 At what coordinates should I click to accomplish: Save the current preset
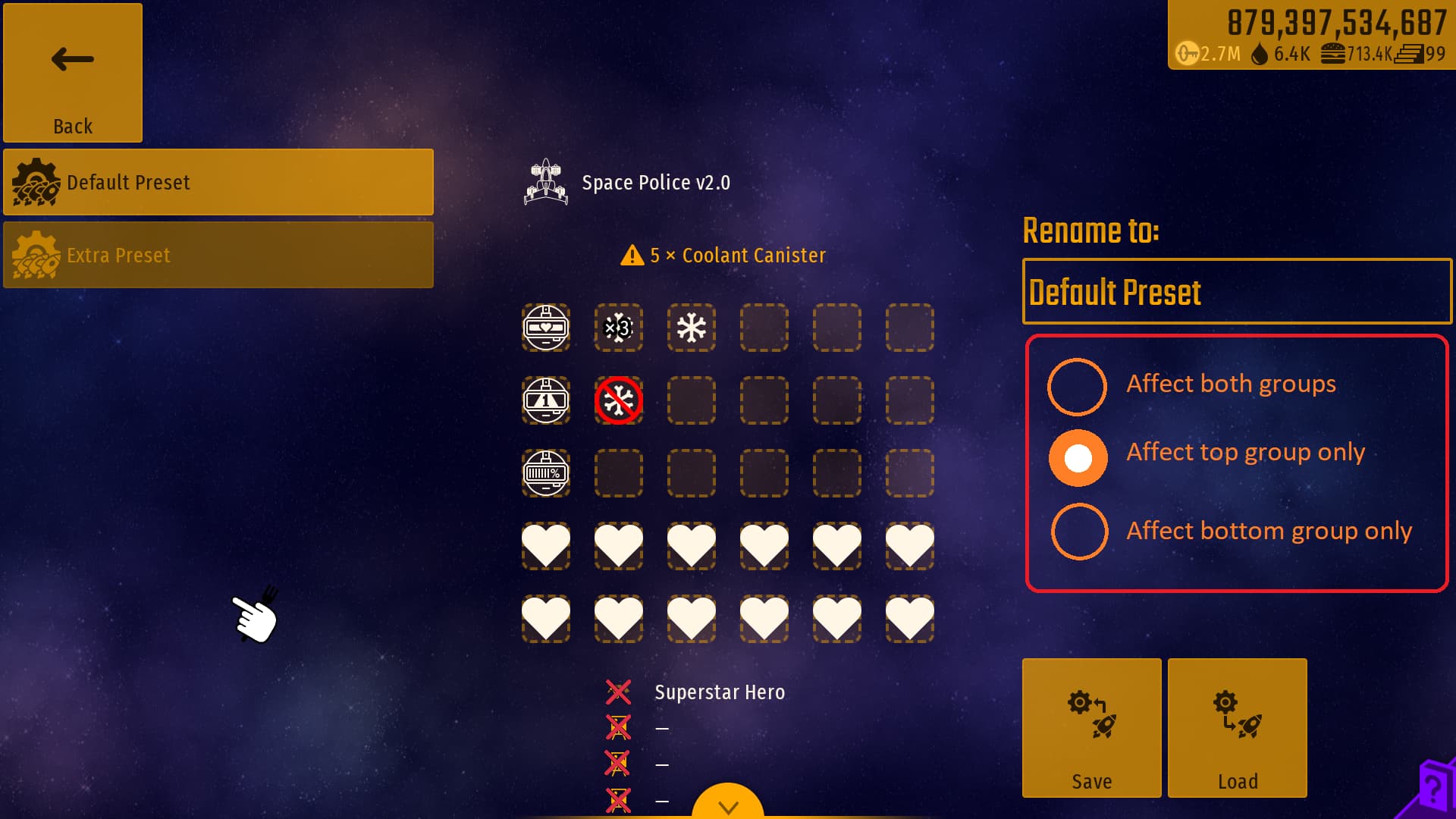coord(1091,727)
